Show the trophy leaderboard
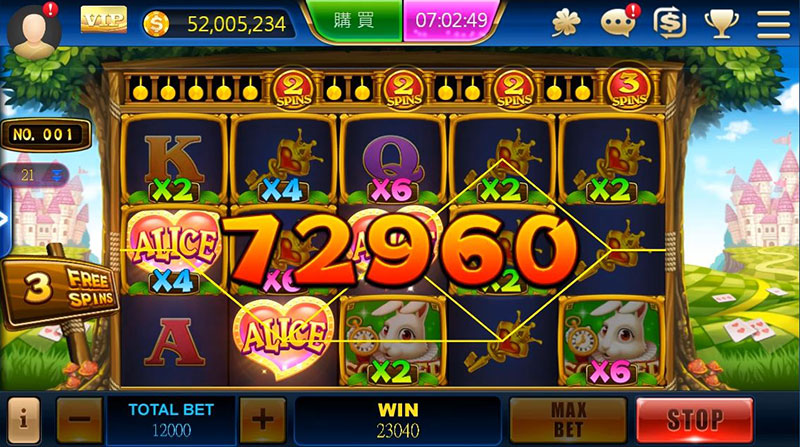This screenshot has height=447, width=800. (x=720, y=21)
